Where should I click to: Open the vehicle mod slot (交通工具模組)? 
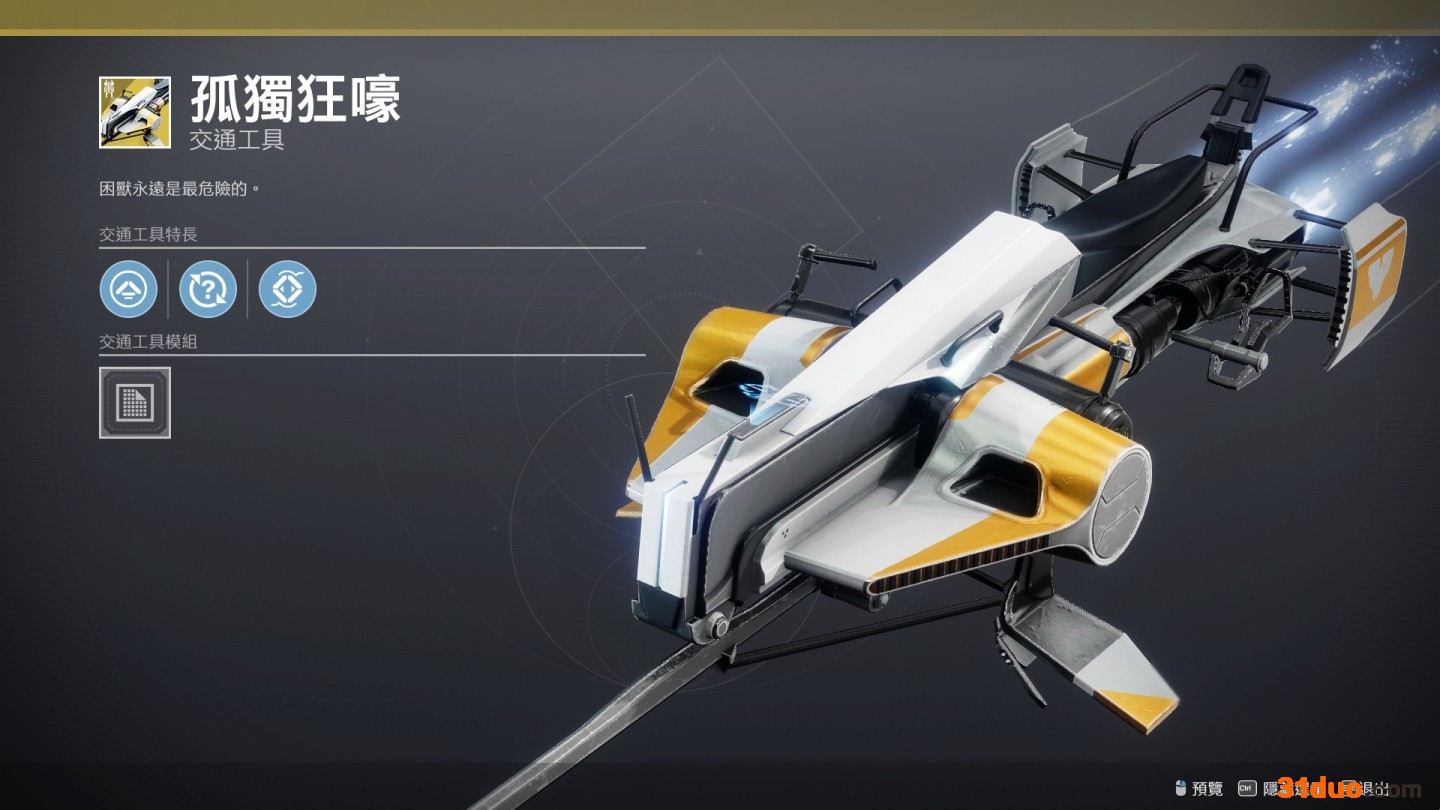[135, 402]
